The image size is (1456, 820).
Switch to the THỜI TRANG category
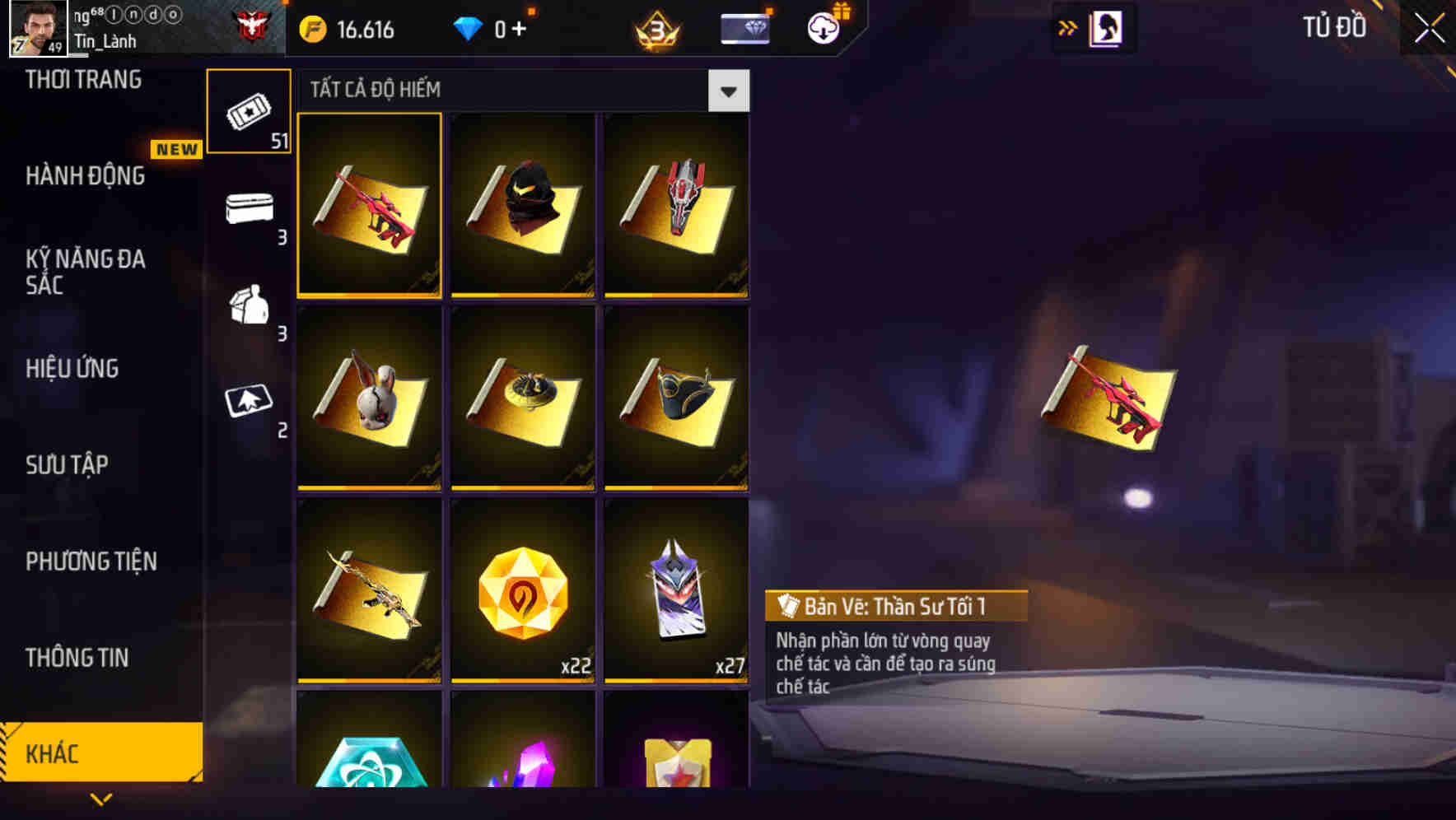(82, 80)
